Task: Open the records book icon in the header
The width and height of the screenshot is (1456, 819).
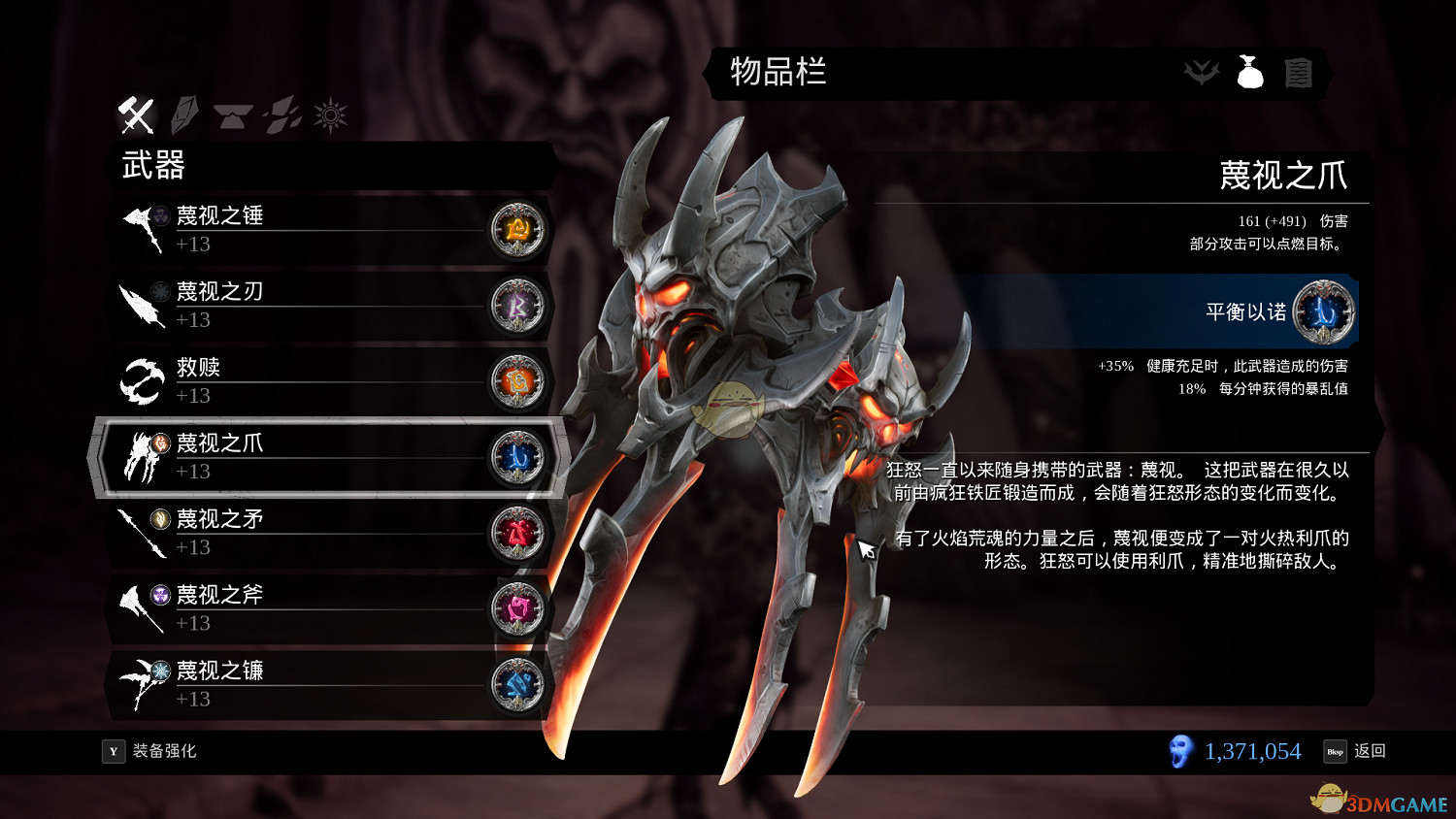Action: pos(1301,71)
